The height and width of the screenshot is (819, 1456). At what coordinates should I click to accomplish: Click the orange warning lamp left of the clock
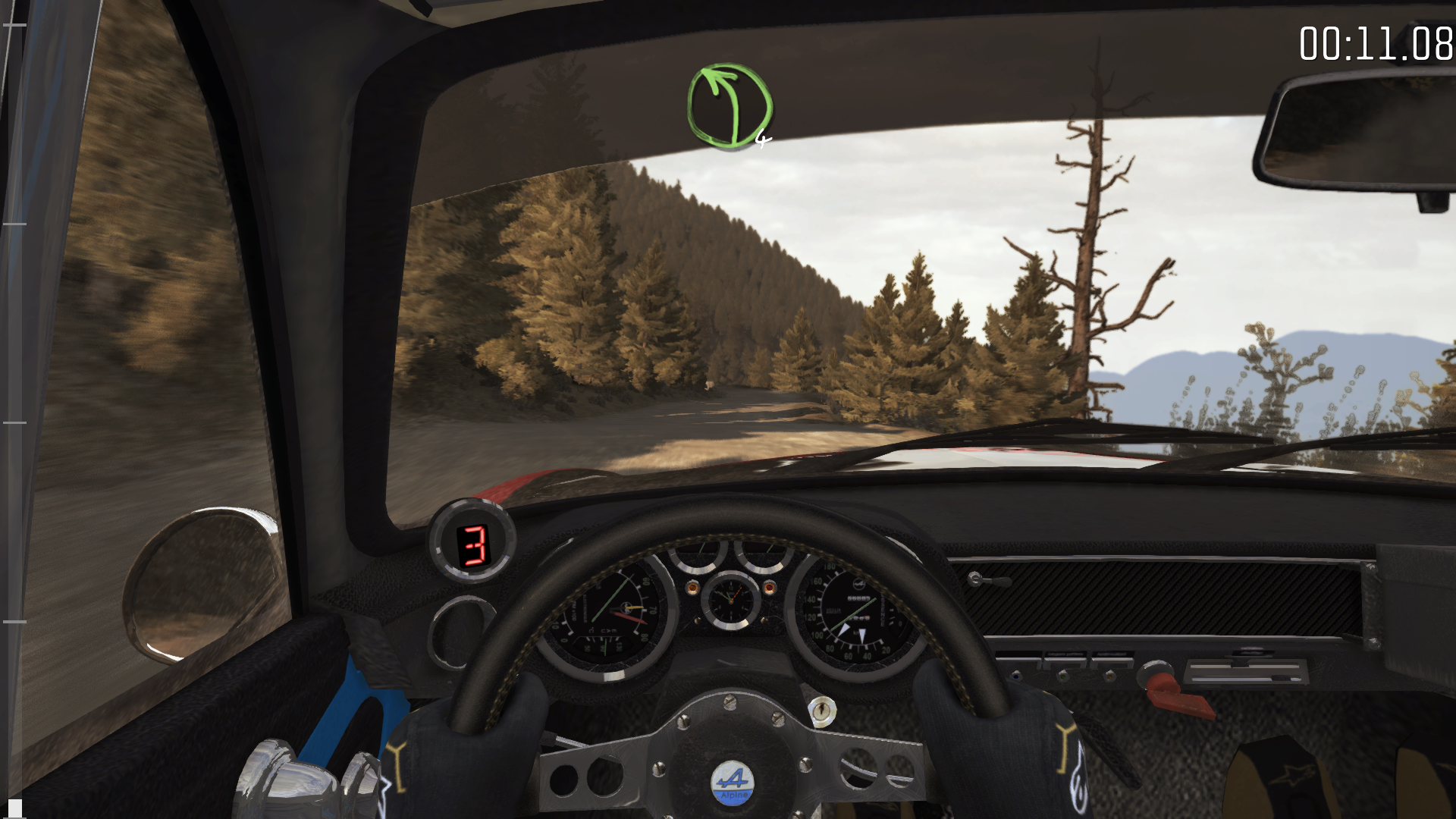point(693,588)
